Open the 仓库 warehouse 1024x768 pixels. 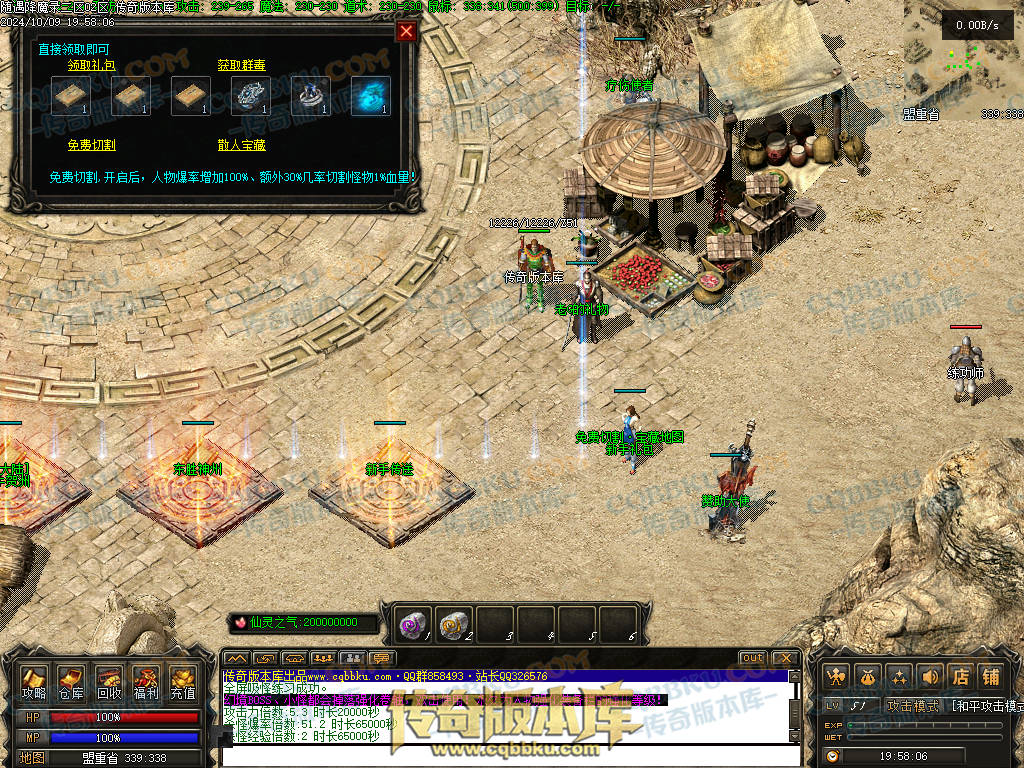(71, 684)
